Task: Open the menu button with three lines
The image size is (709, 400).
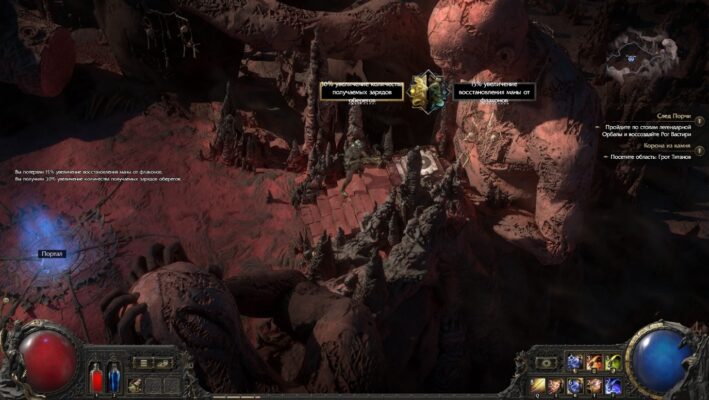Action: coord(143,362)
